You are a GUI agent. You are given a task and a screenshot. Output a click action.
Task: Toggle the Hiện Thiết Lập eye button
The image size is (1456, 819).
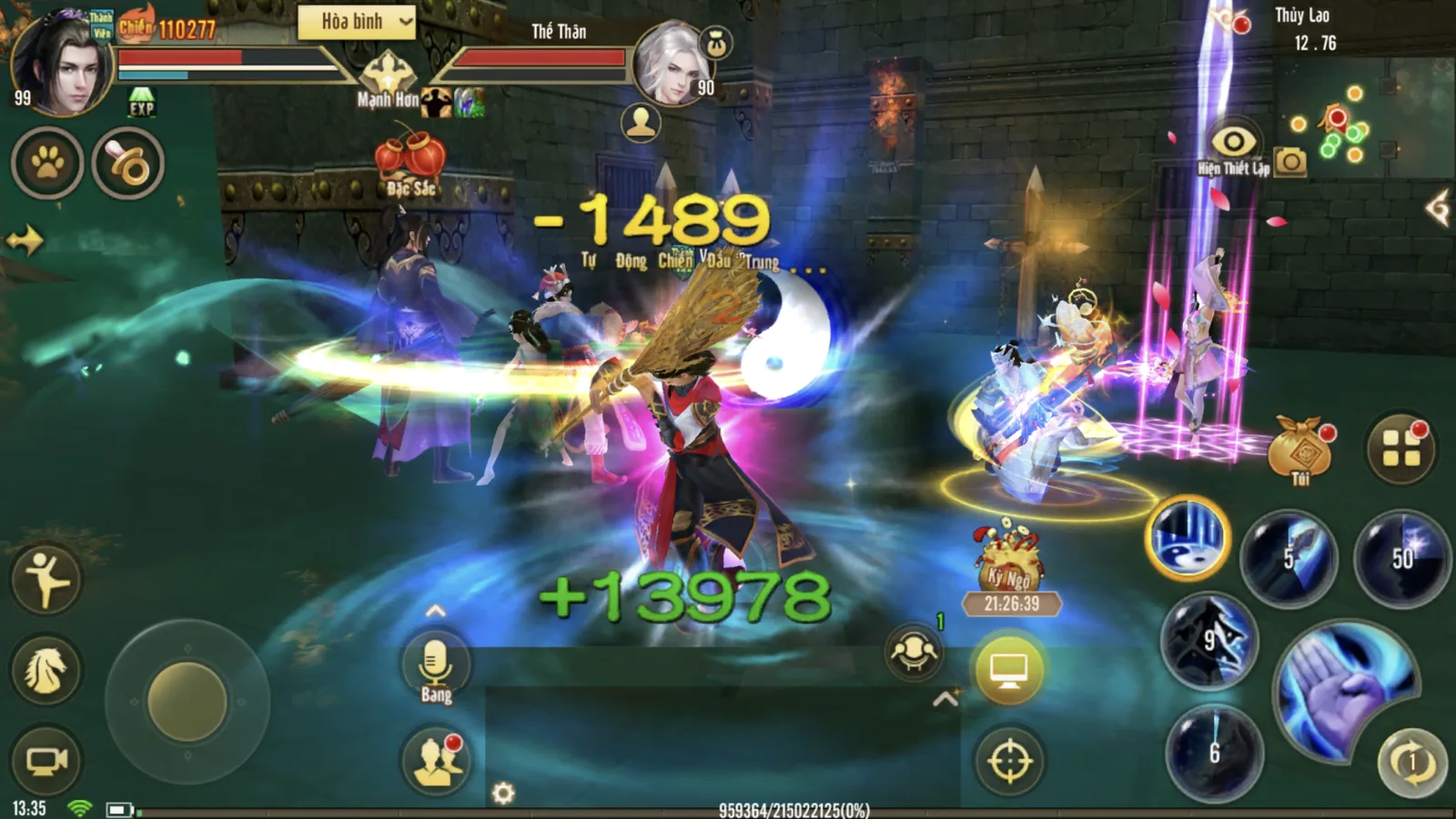1233,143
